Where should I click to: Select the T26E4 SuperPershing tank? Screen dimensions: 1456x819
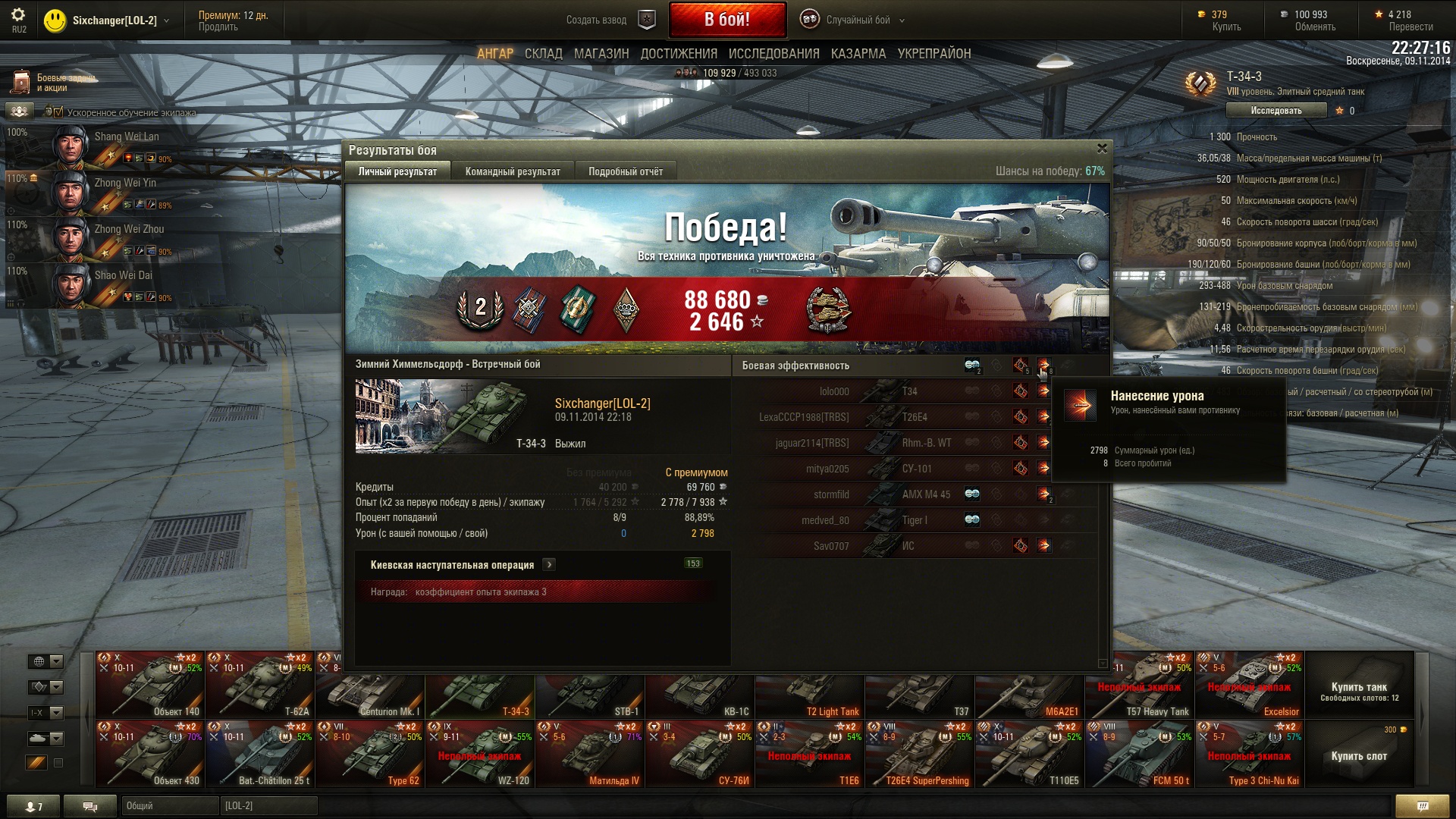click(x=920, y=755)
